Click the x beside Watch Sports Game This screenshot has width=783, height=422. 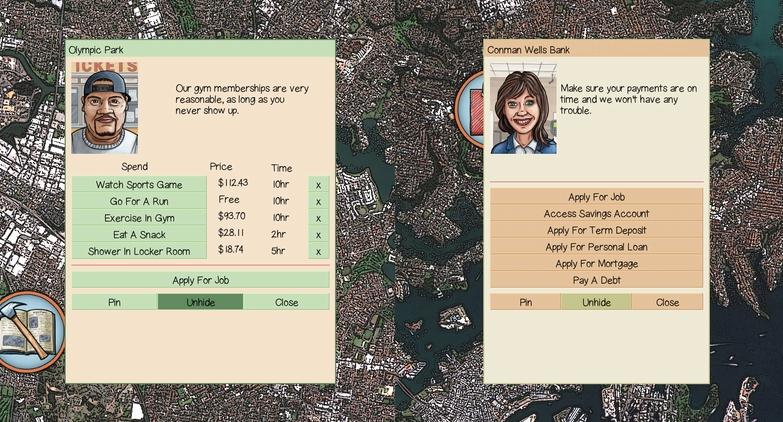(x=318, y=184)
